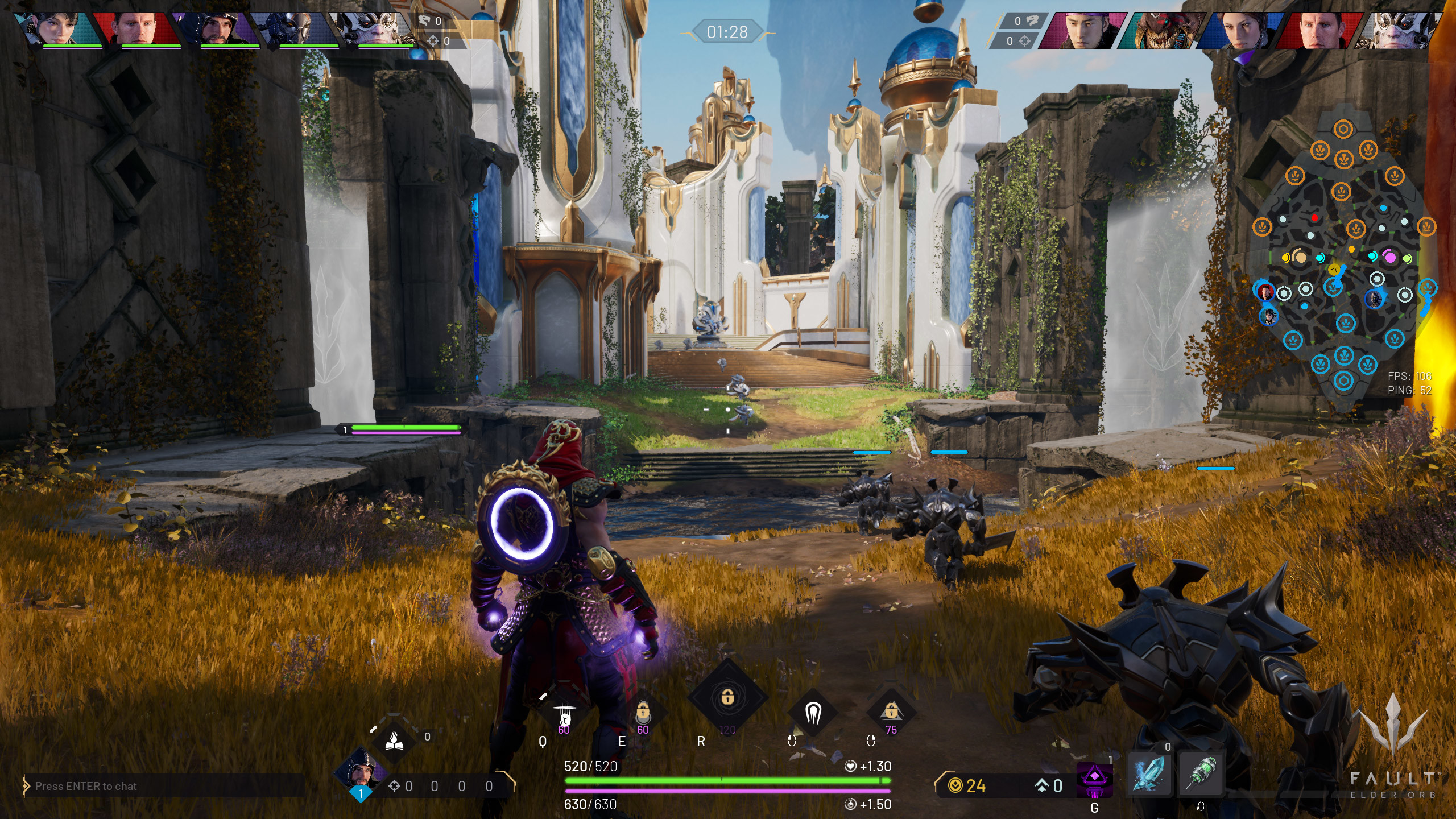The width and height of the screenshot is (1456, 819).
Task: Select the allied hooded bearded hero portrait
Action: (216, 28)
